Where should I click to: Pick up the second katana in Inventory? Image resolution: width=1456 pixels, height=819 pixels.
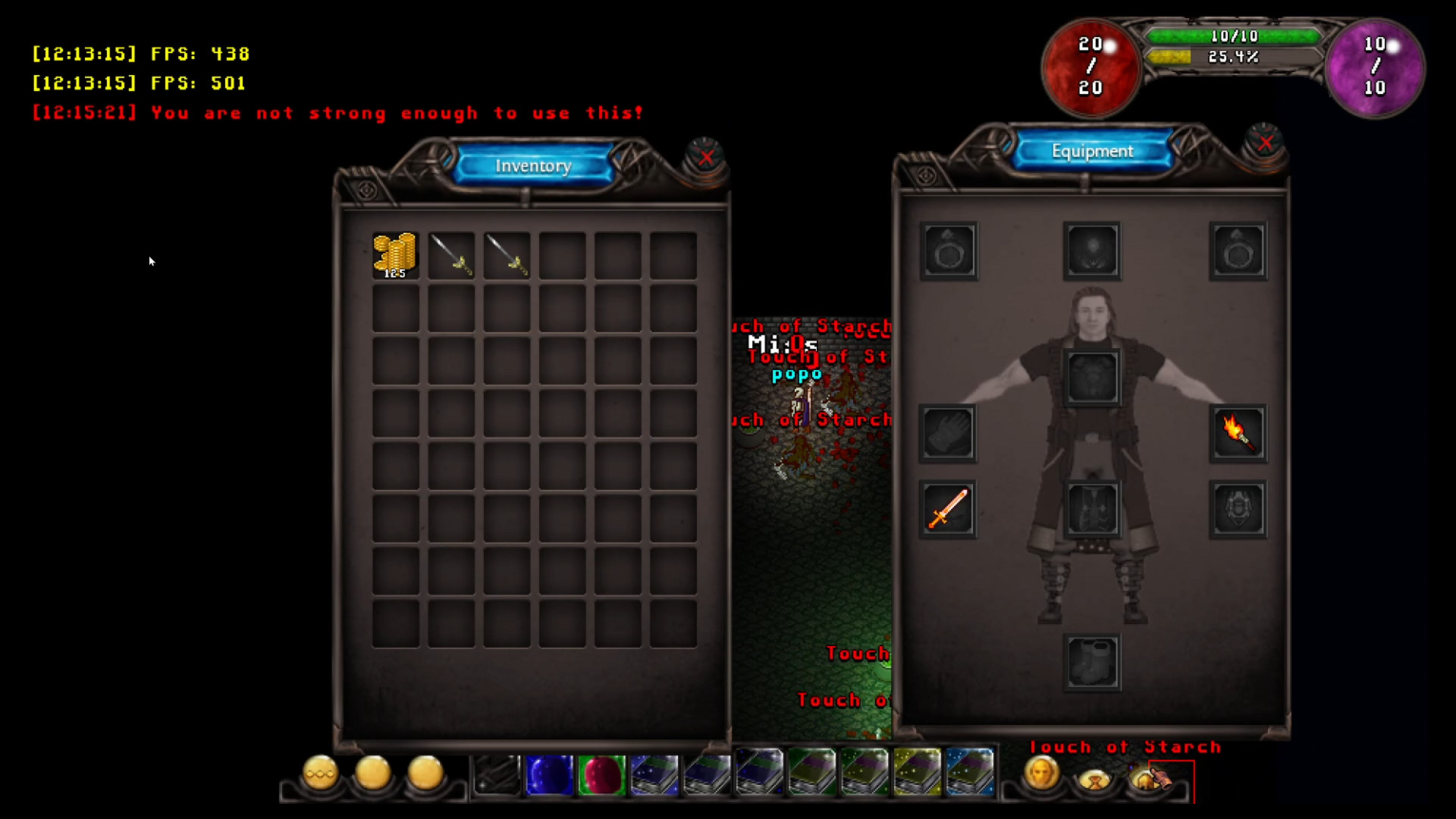pyautogui.click(x=506, y=254)
